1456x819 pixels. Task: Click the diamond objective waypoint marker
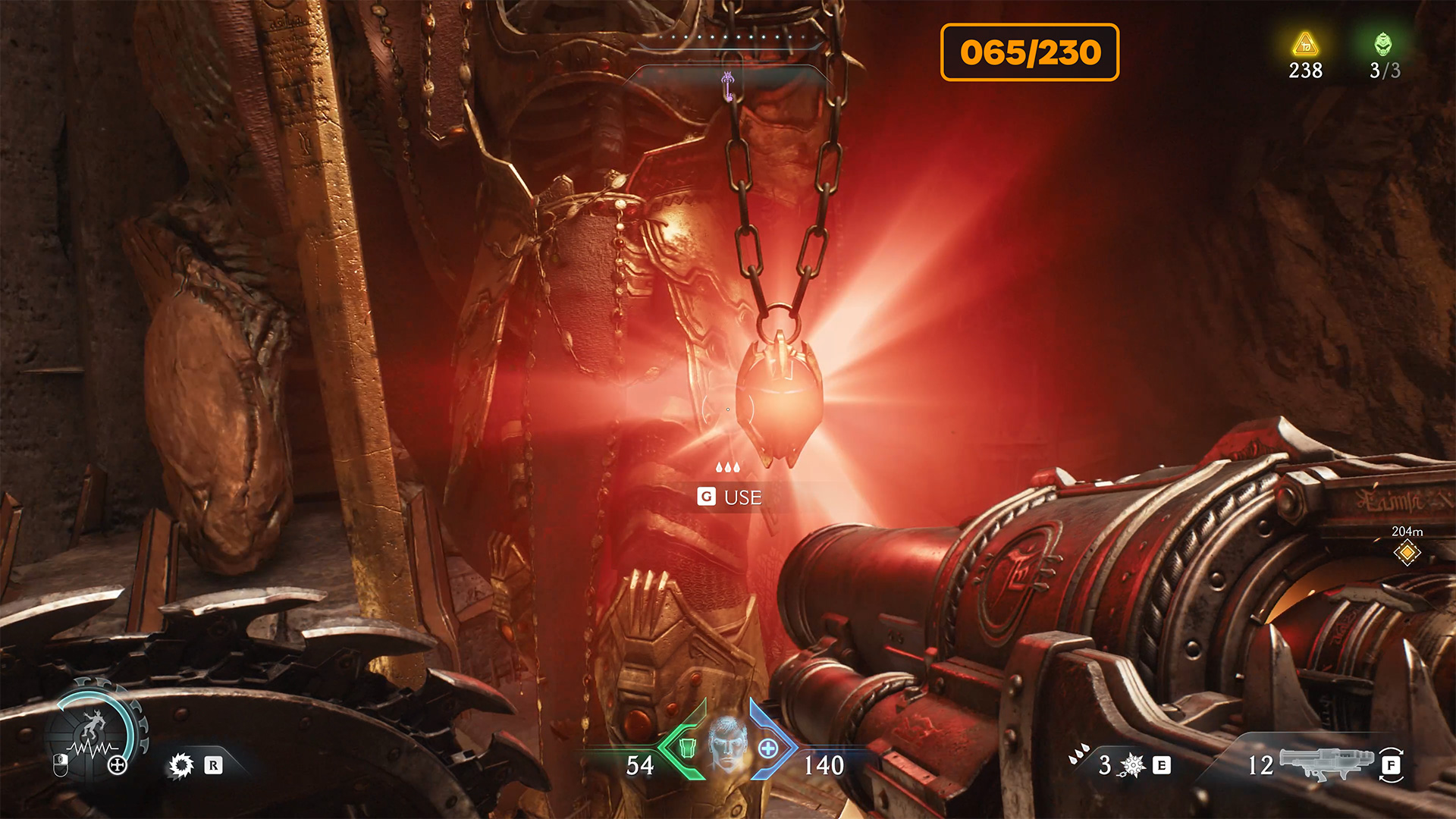1407,552
